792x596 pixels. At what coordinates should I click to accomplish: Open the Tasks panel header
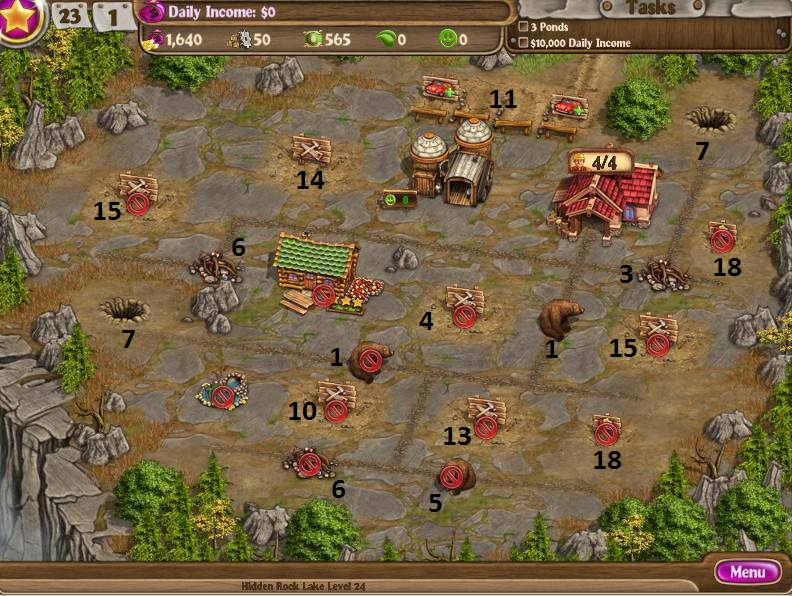(x=649, y=9)
